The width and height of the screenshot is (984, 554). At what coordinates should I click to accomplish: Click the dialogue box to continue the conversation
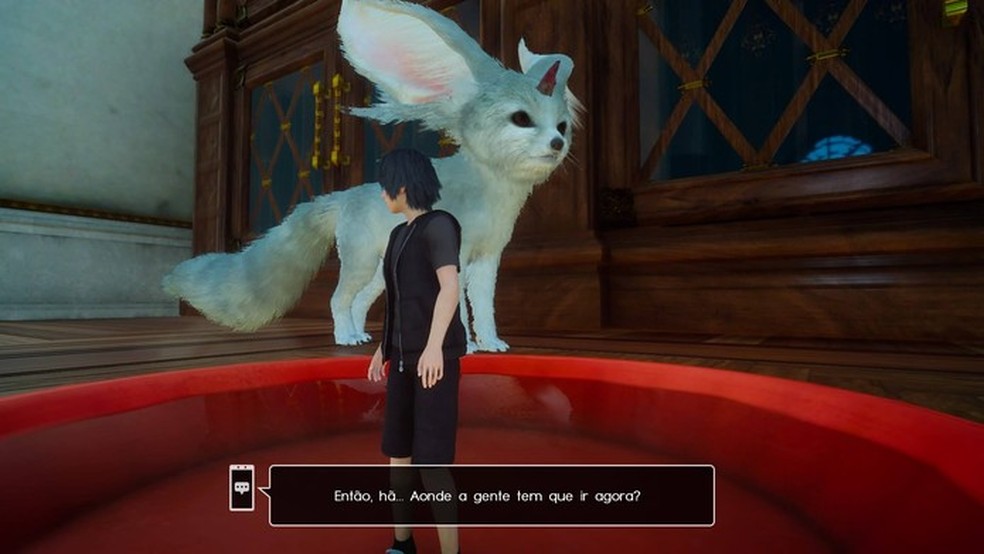[491, 495]
